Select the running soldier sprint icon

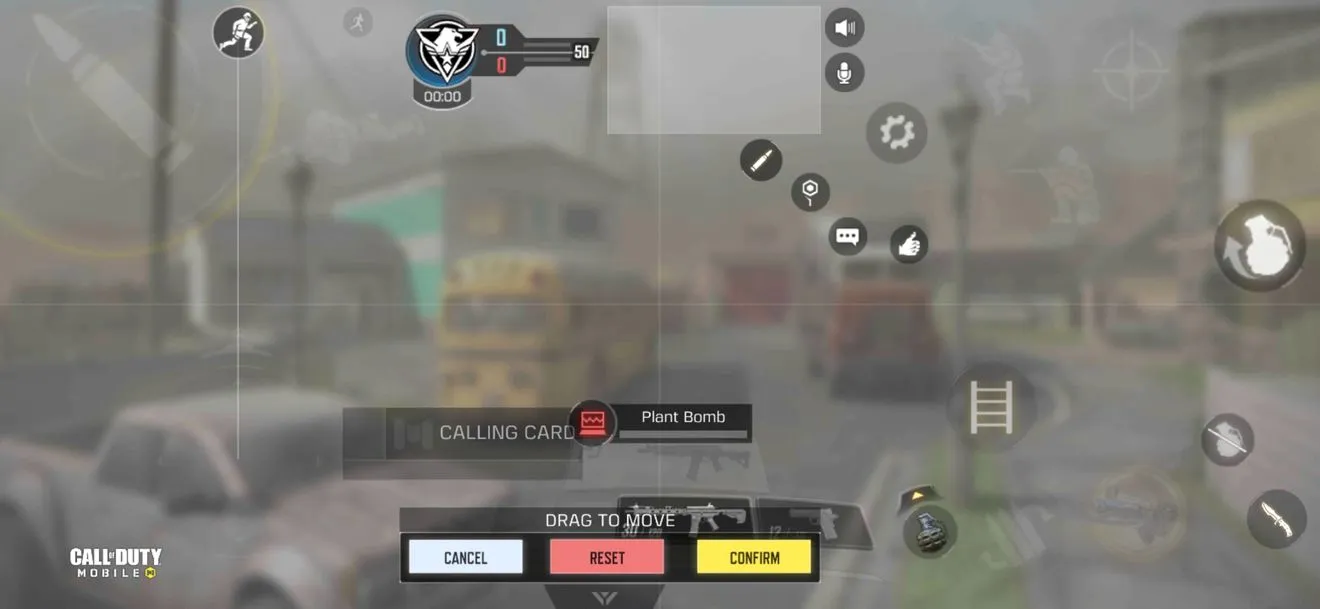click(x=238, y=32)
